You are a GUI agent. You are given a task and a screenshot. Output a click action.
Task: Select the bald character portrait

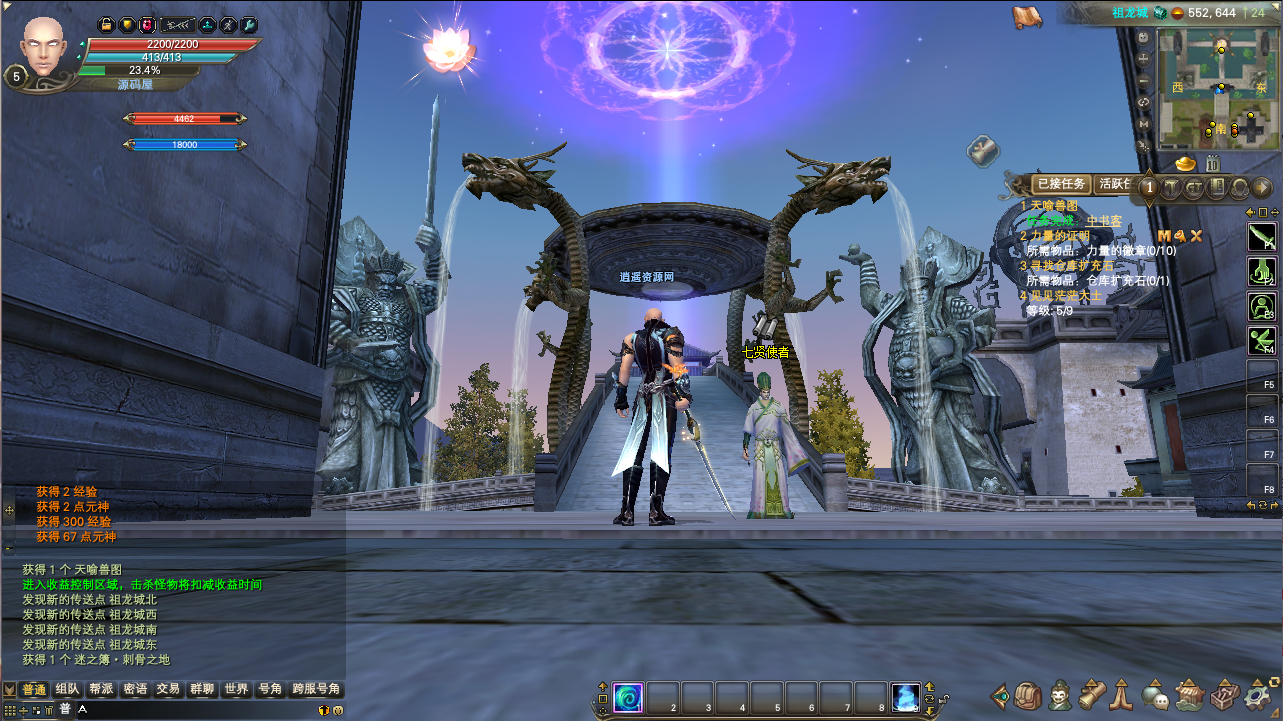[44, 46]
